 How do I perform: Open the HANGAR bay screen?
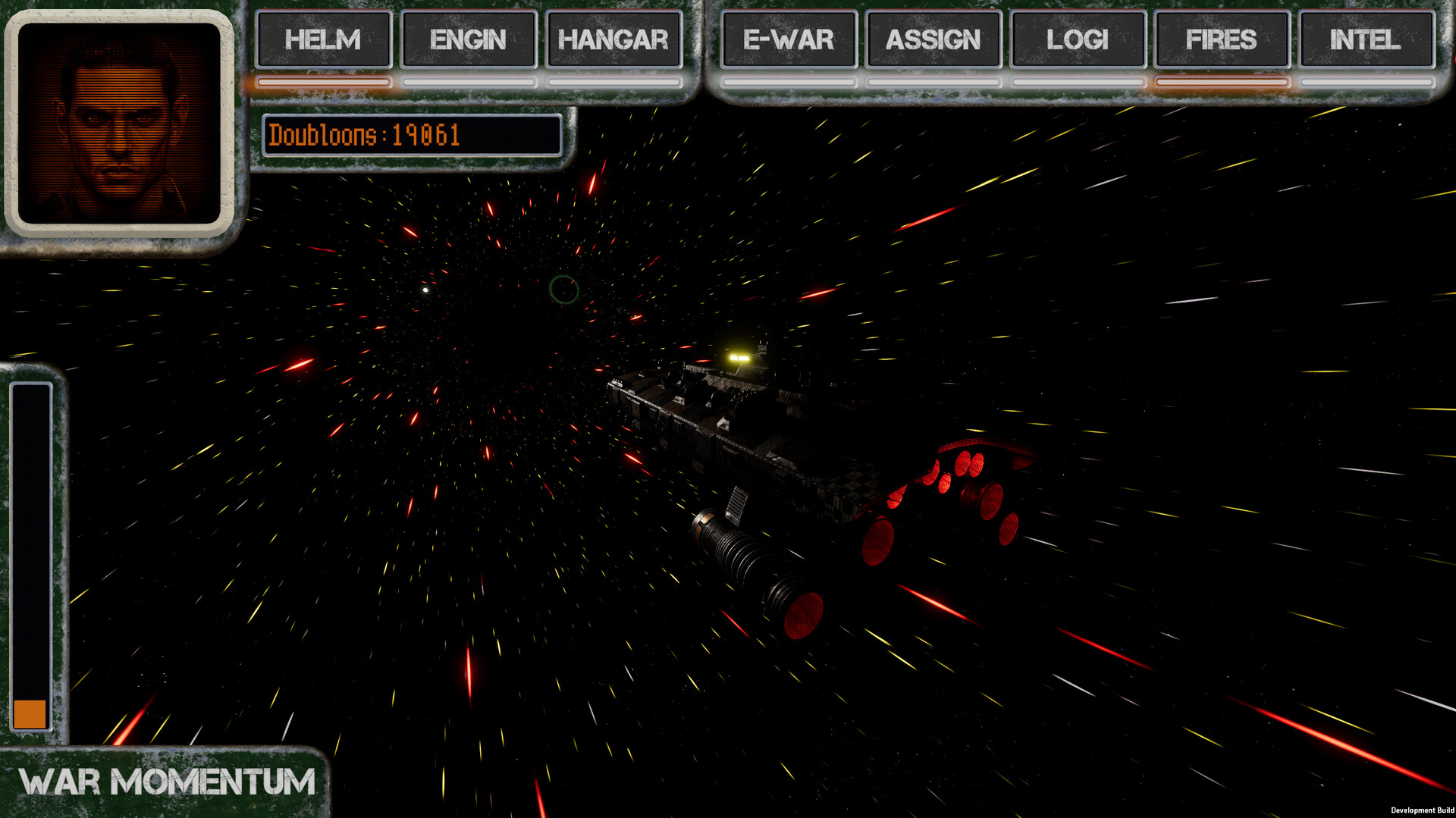point(613,40)
